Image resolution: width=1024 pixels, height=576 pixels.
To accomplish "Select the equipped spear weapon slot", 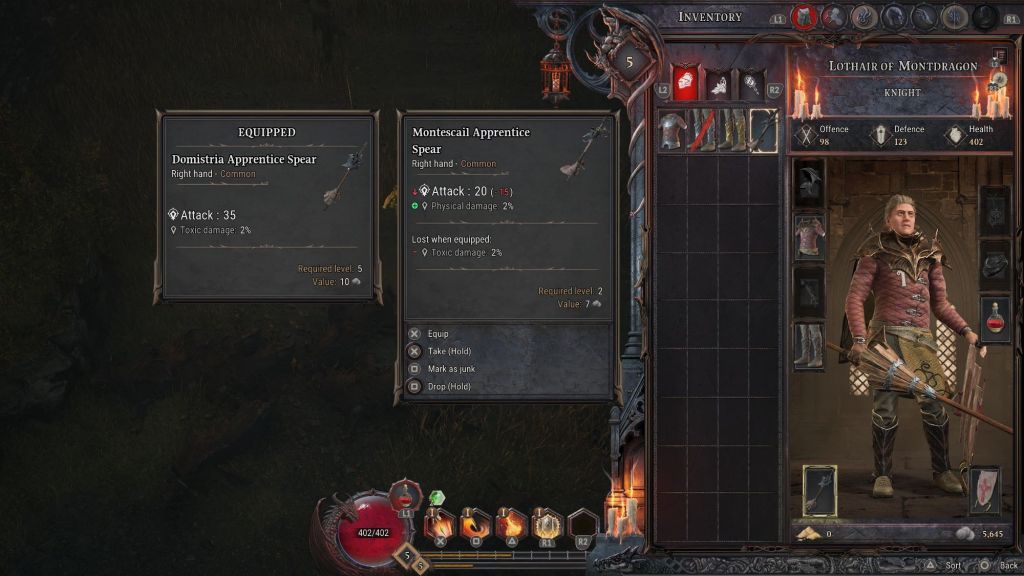I will [820, 490].
